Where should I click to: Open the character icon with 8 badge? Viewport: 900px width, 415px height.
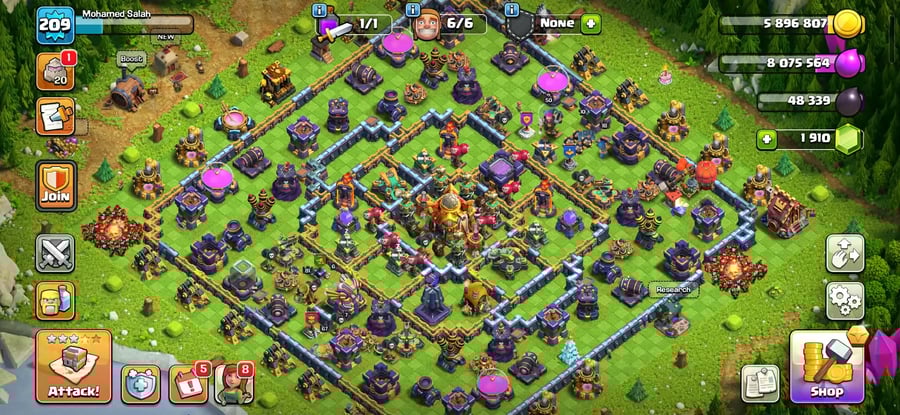(x=232, y=382)
